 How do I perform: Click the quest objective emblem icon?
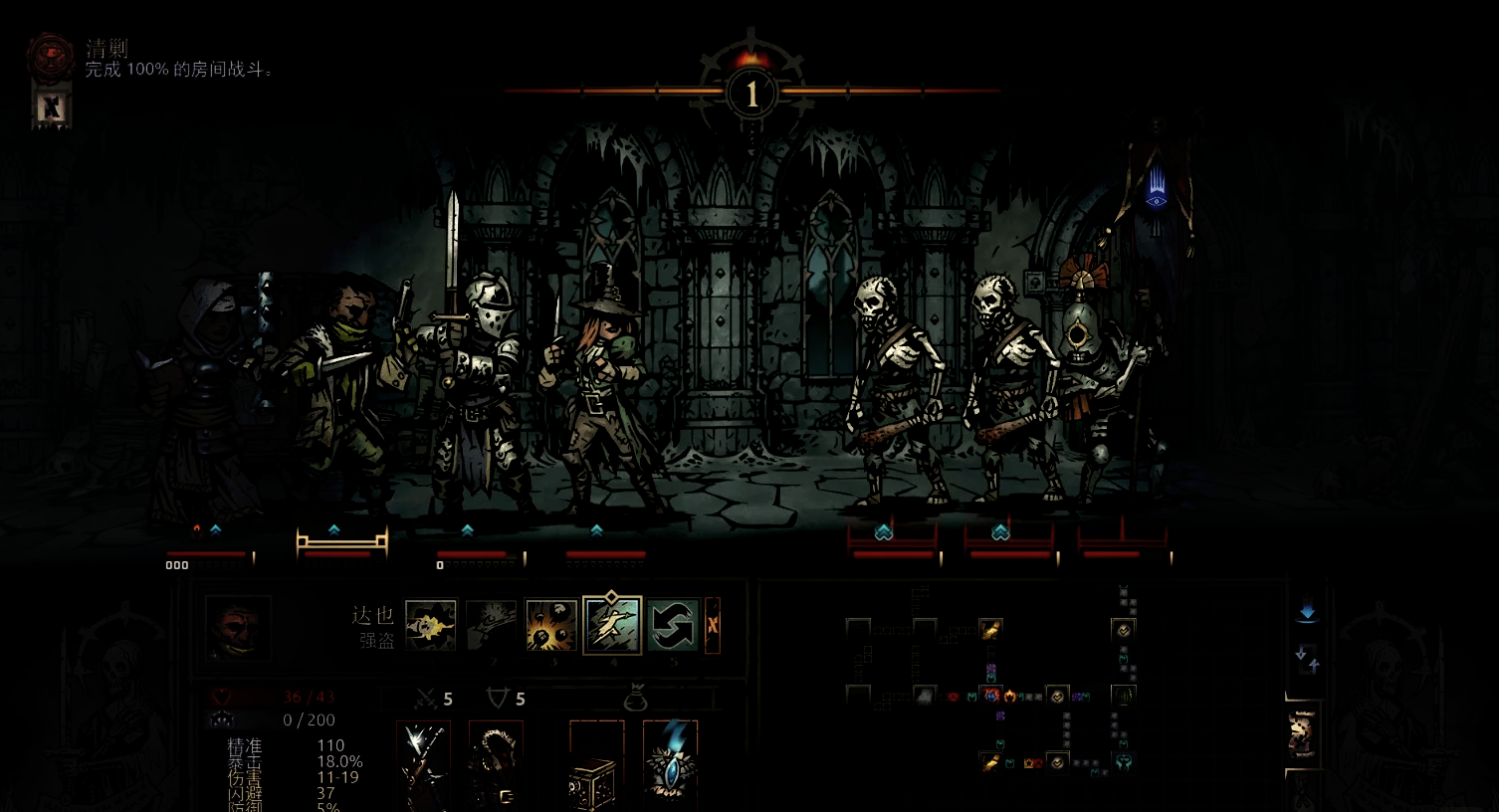pos(51,56)
